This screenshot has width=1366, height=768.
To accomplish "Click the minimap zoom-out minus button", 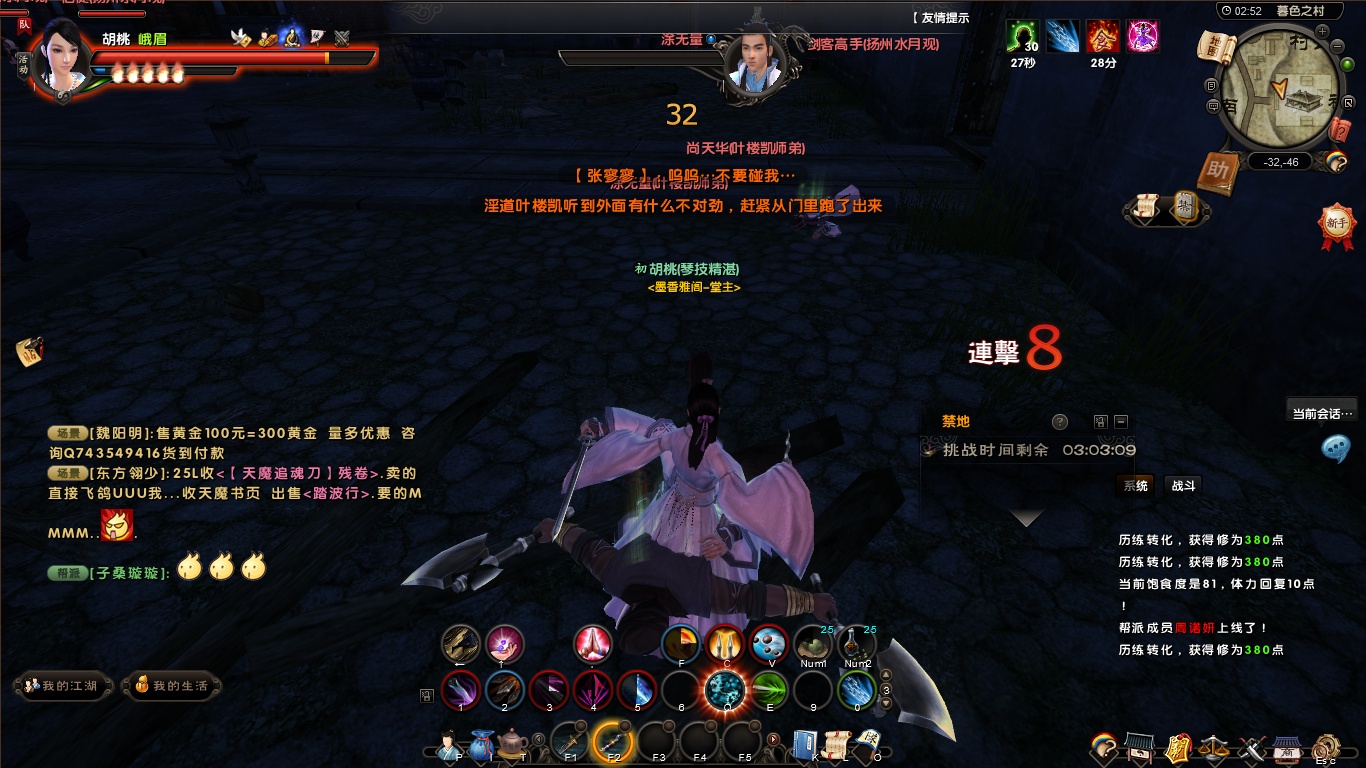I will [1336, 46].
